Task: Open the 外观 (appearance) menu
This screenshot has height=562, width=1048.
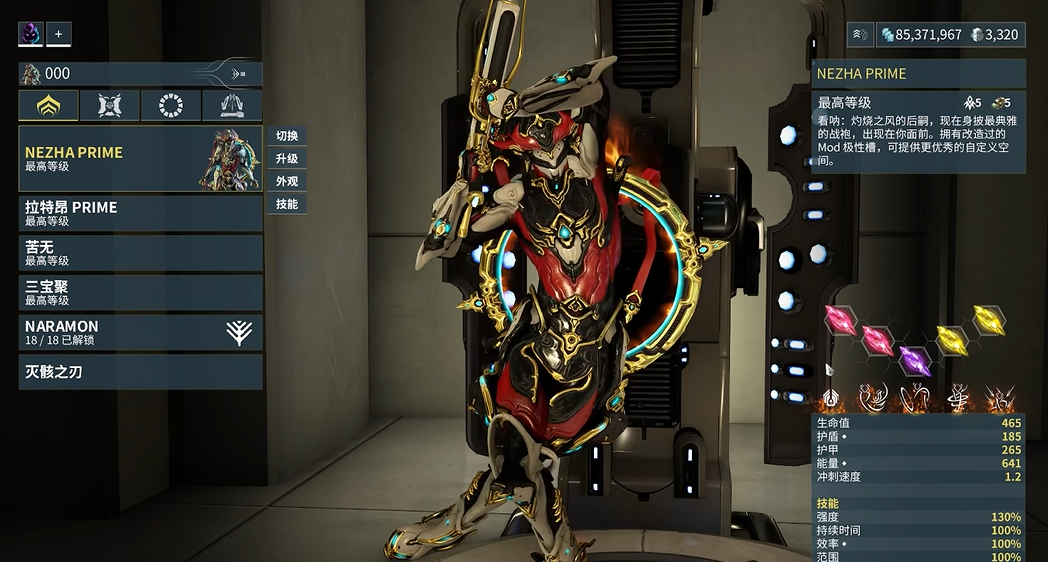Action: tap(287, 182)
